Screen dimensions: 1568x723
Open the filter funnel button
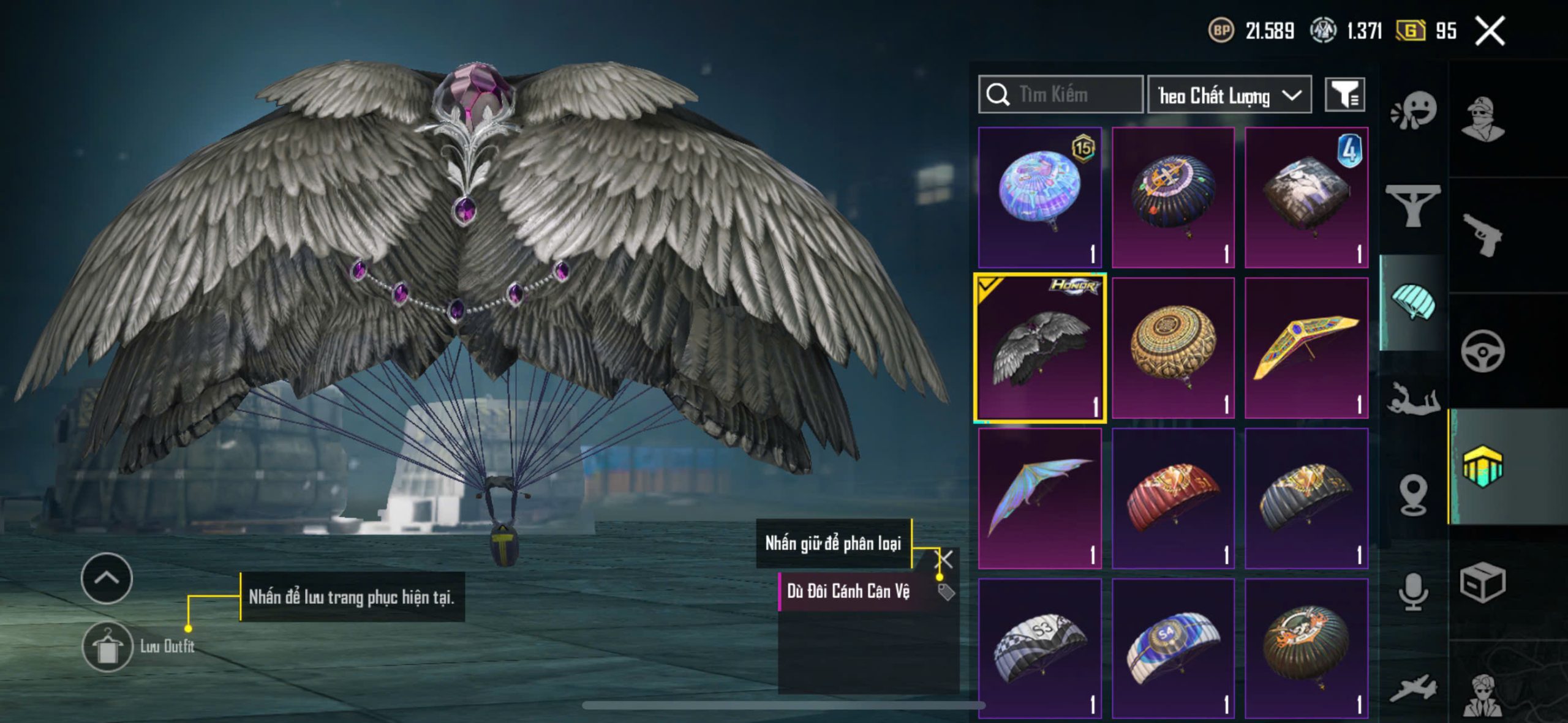click(x=1344, y=95)
